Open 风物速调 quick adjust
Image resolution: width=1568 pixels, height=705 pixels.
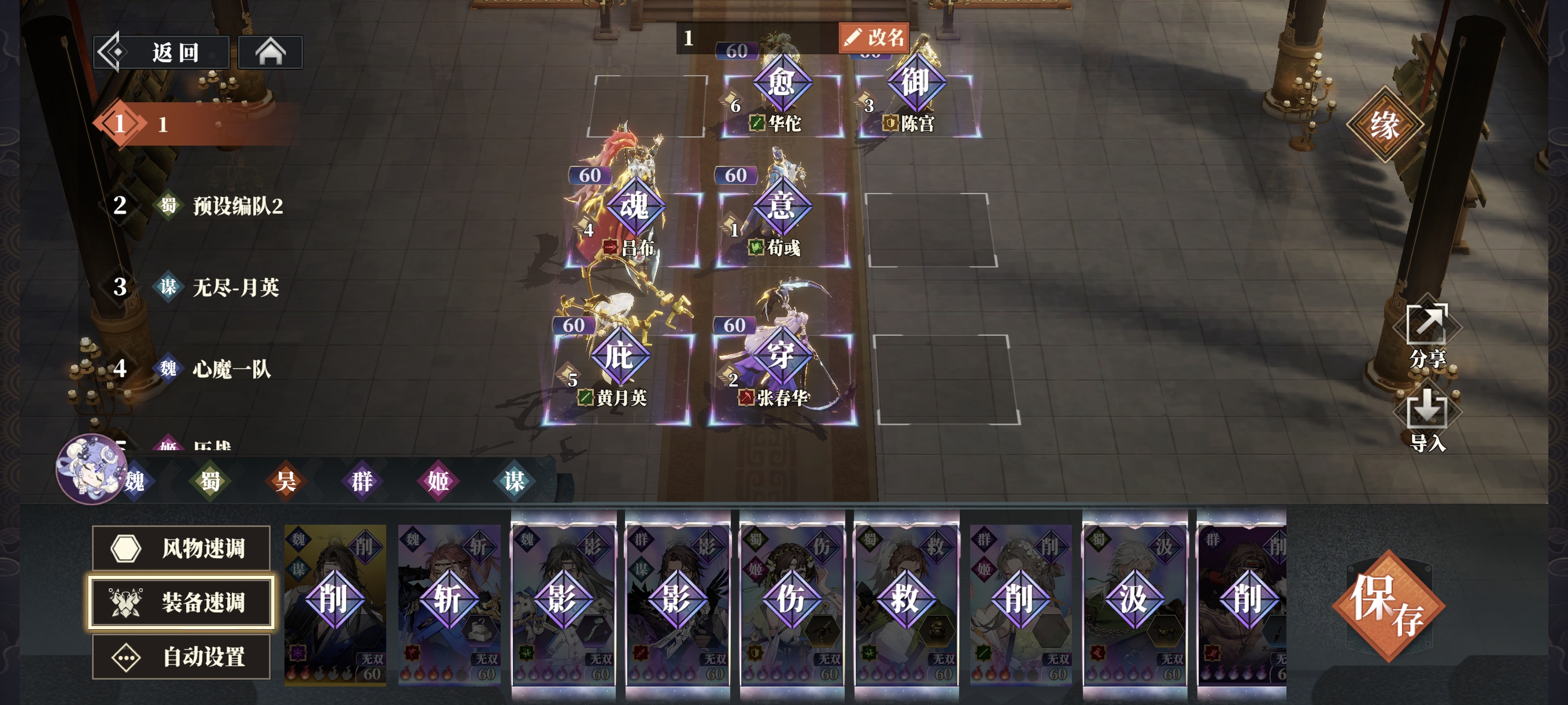point(181,548)
